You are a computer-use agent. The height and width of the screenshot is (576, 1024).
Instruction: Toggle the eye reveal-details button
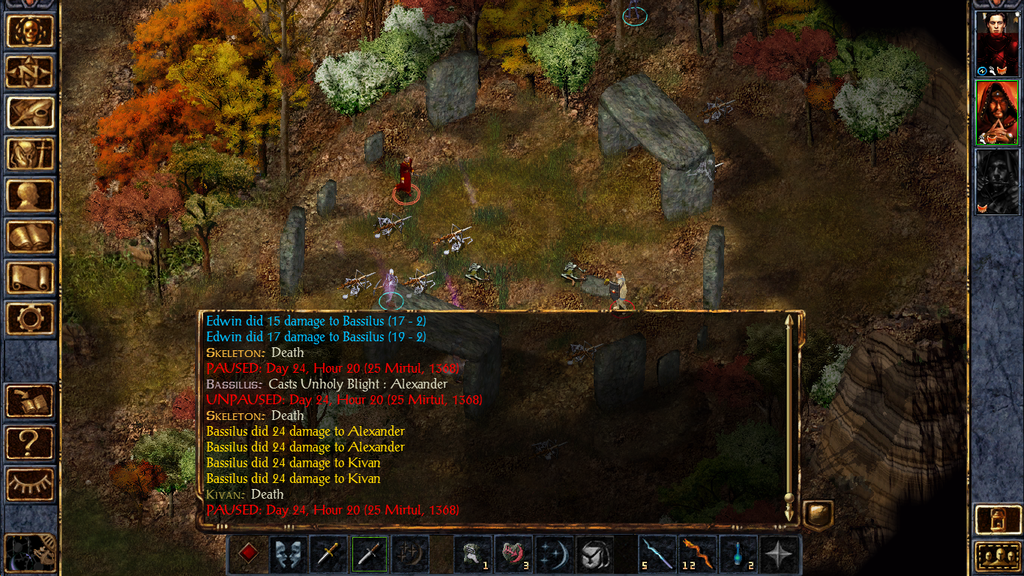30,483
